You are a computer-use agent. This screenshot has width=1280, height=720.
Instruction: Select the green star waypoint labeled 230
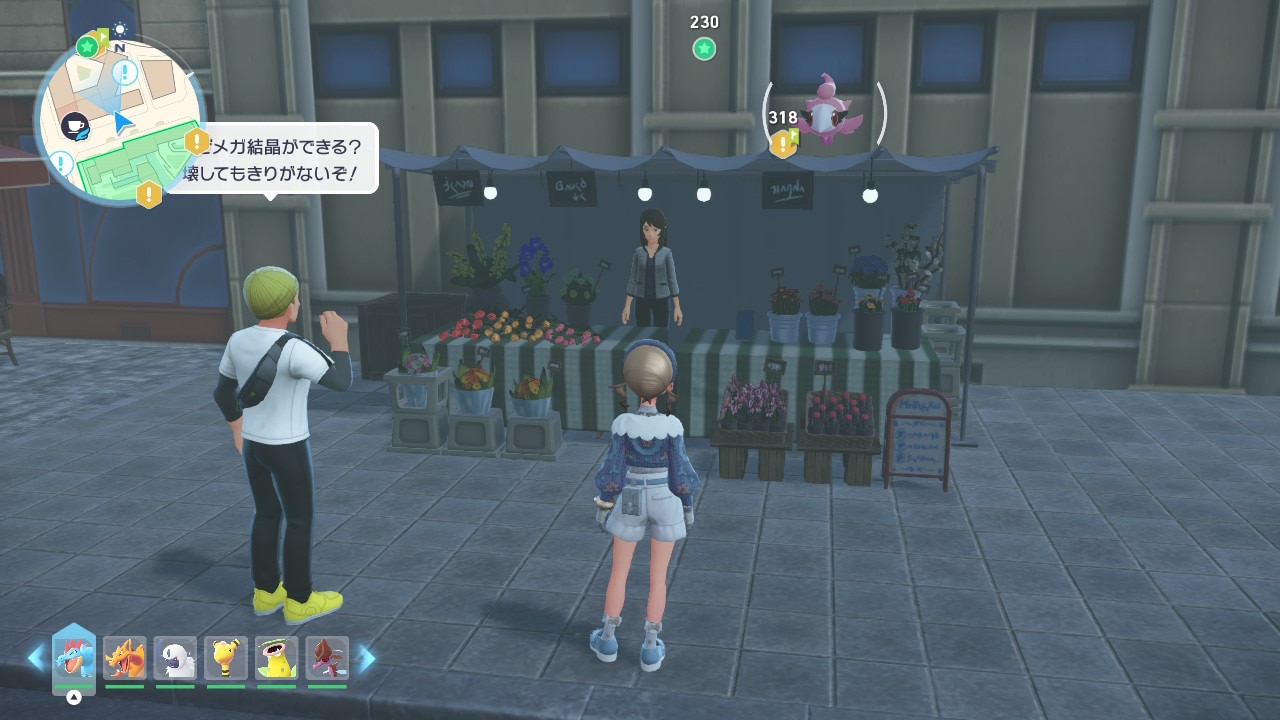click(704, 48)
